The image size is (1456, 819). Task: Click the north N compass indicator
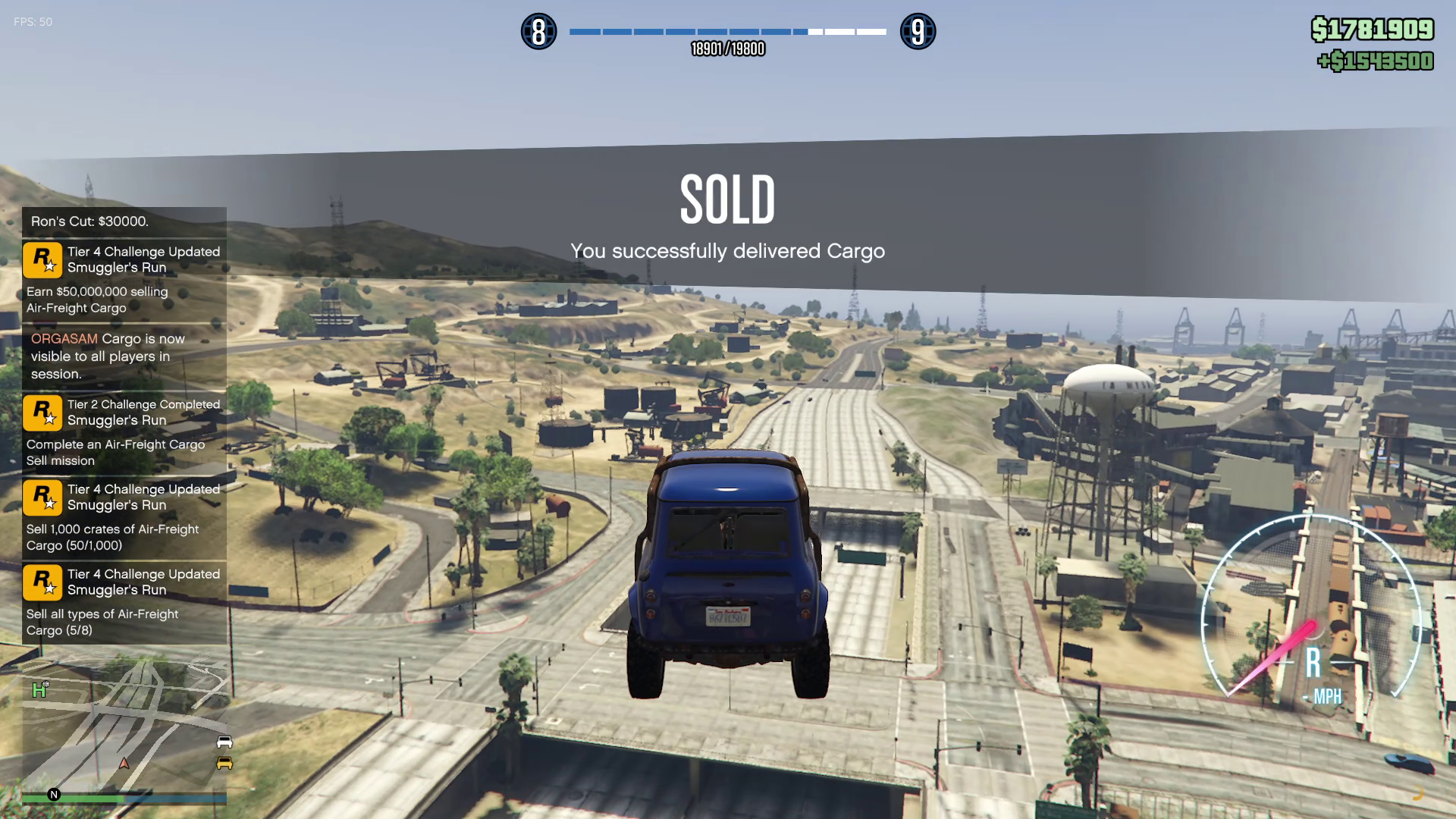(54, 795)
